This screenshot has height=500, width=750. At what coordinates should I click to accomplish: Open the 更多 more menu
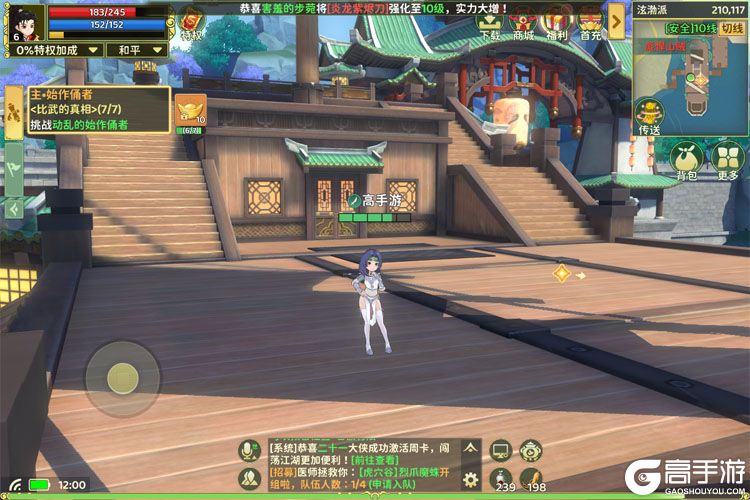point(727,160)
